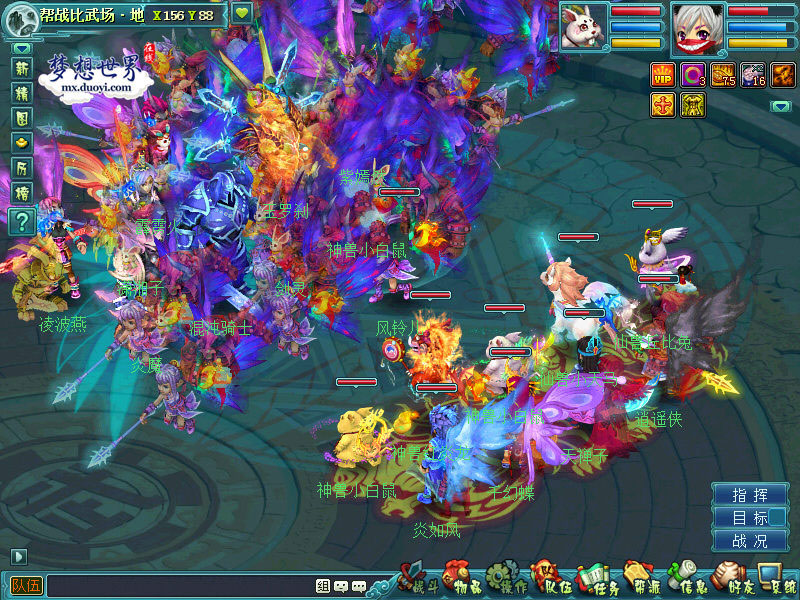Viewport: 800px width, 600px height.
Task: Open the 战斗 (Battle) menu
Action: 418,579
